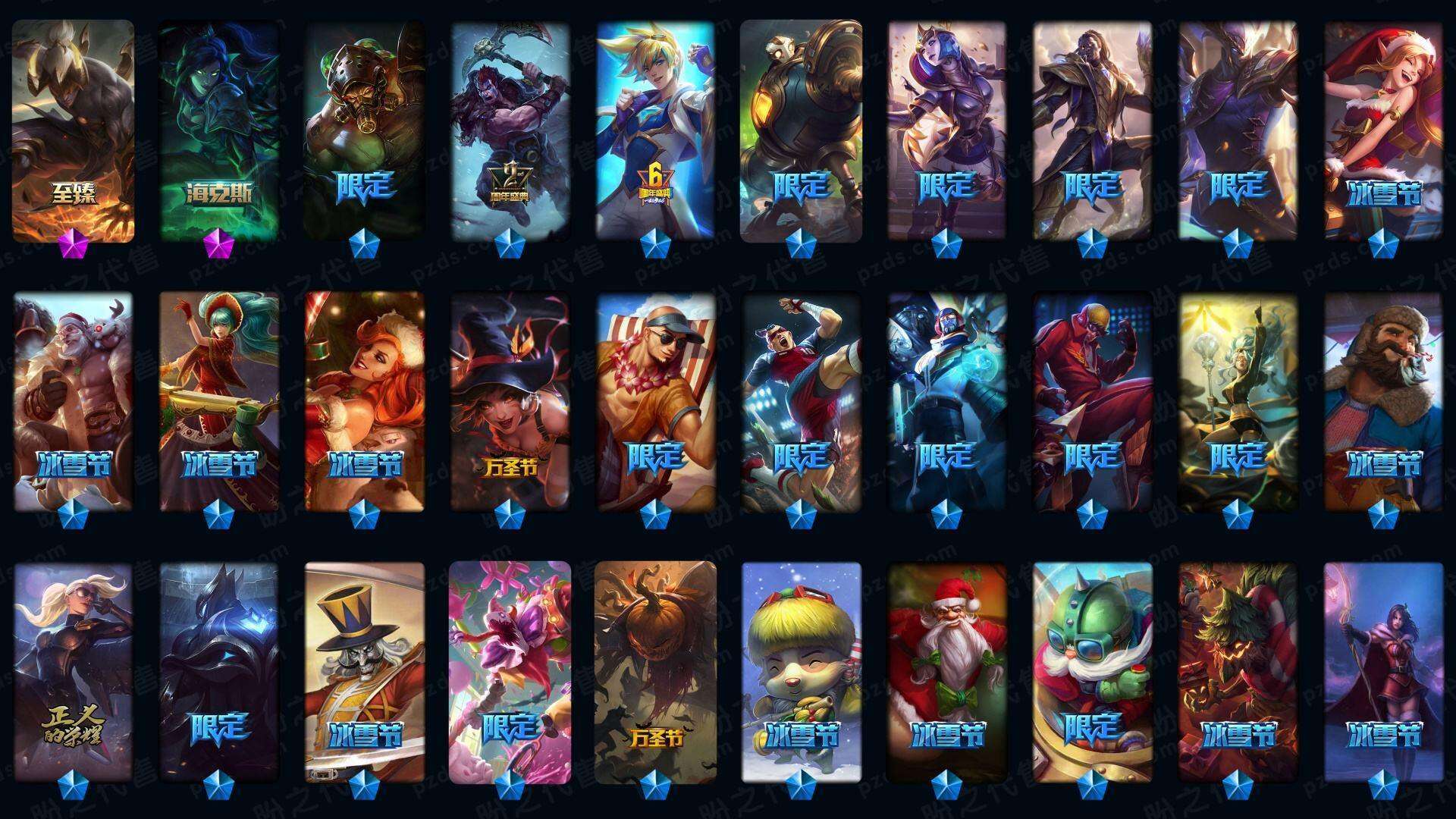Image resolution: width=1456 pixels, height=819 pixels.
Task: Pick the yellow-hat Teemo 冰雪节 skin
Action: click(801, 672)
